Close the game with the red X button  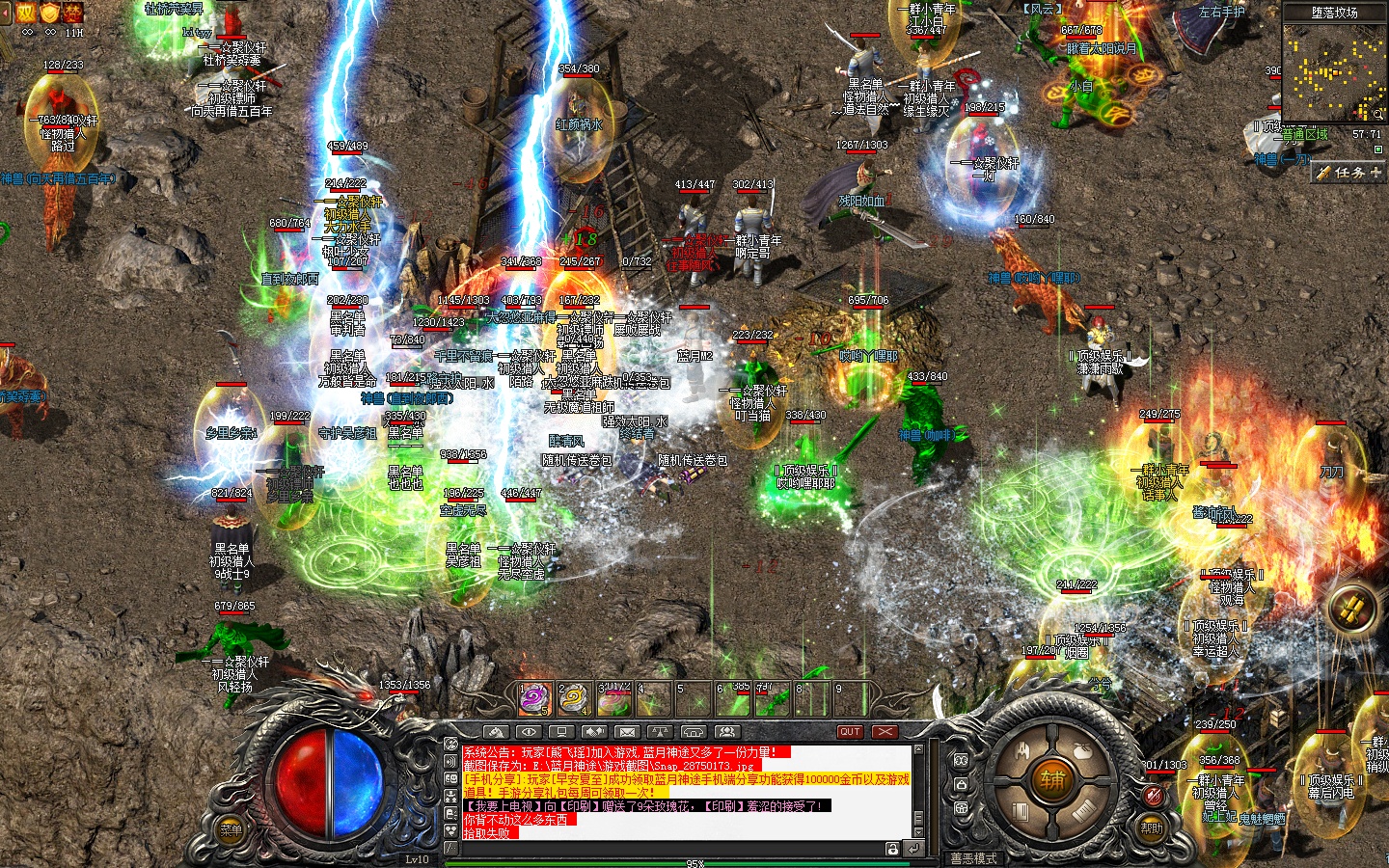(885, 732)
